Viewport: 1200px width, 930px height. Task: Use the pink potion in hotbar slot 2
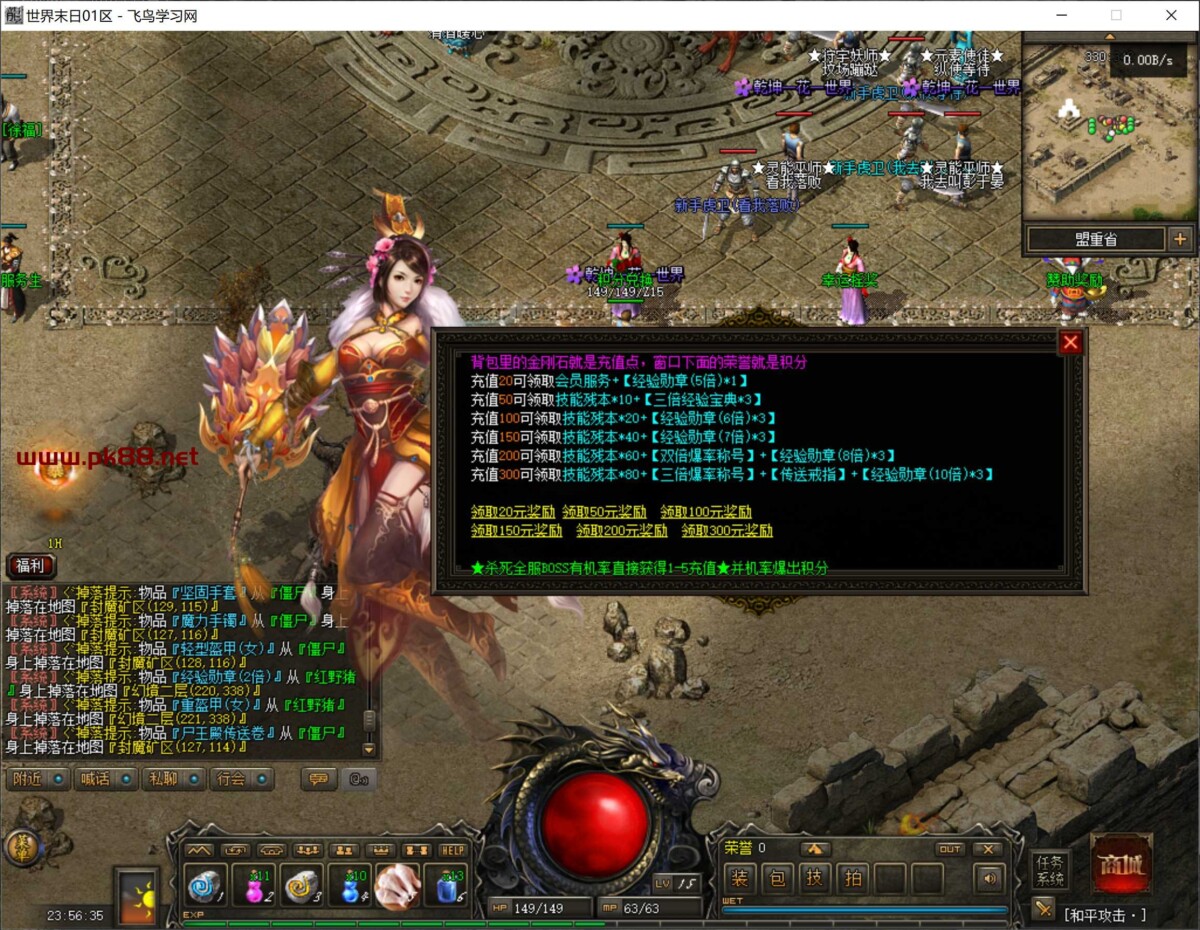(256, 886)
